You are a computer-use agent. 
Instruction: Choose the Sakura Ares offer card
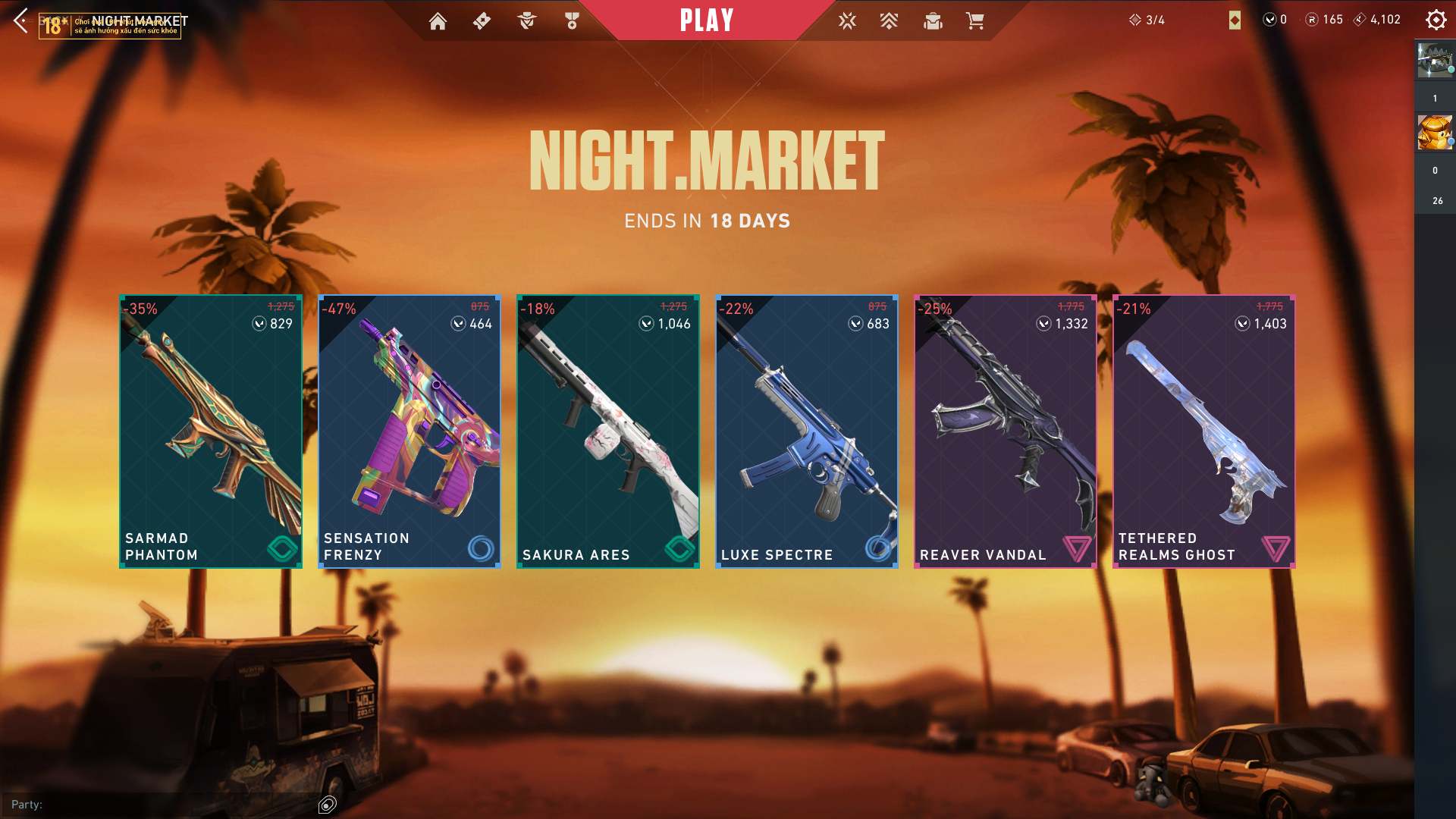pyautogui.click(x=608, y=431)
